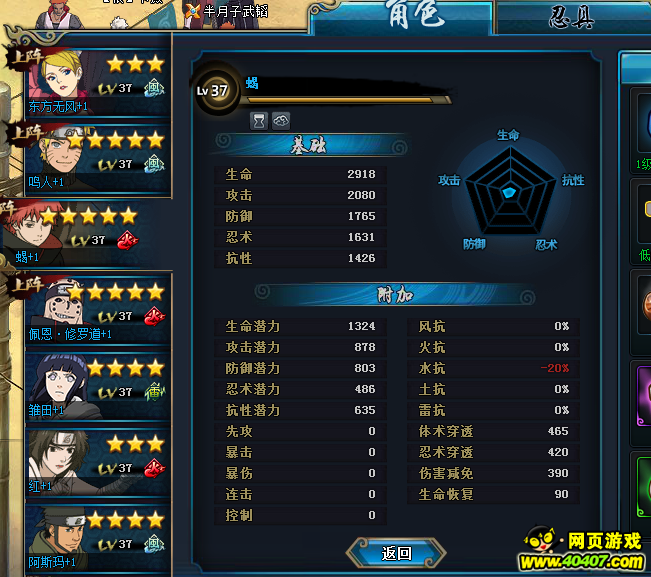Viewport: 651px width, 577px height.
Task: Select 东方无风 in the ninja list
Action: tap(90, 81)
